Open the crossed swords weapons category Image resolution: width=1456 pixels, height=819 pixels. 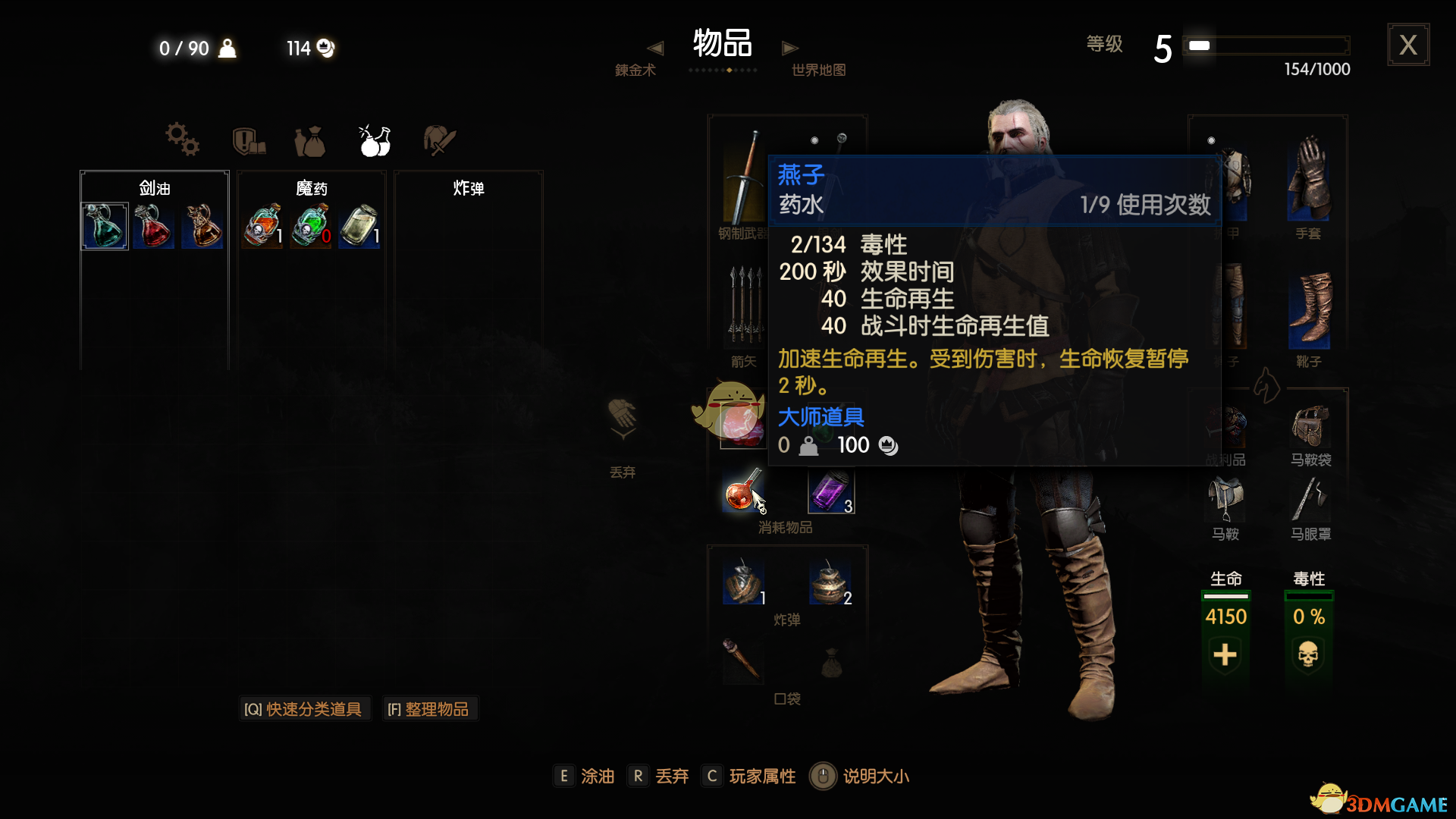440,140
